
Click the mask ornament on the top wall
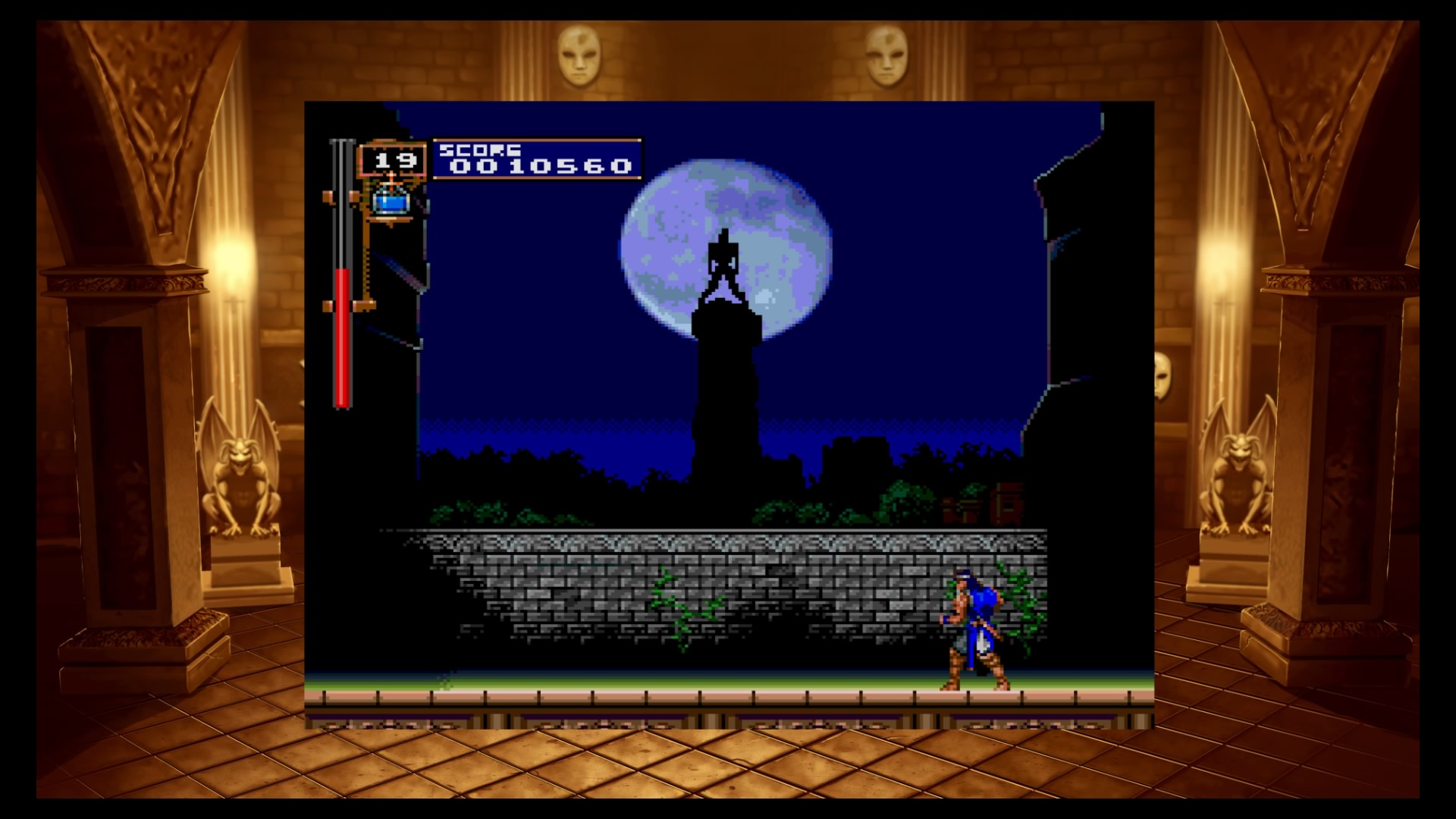580,57
